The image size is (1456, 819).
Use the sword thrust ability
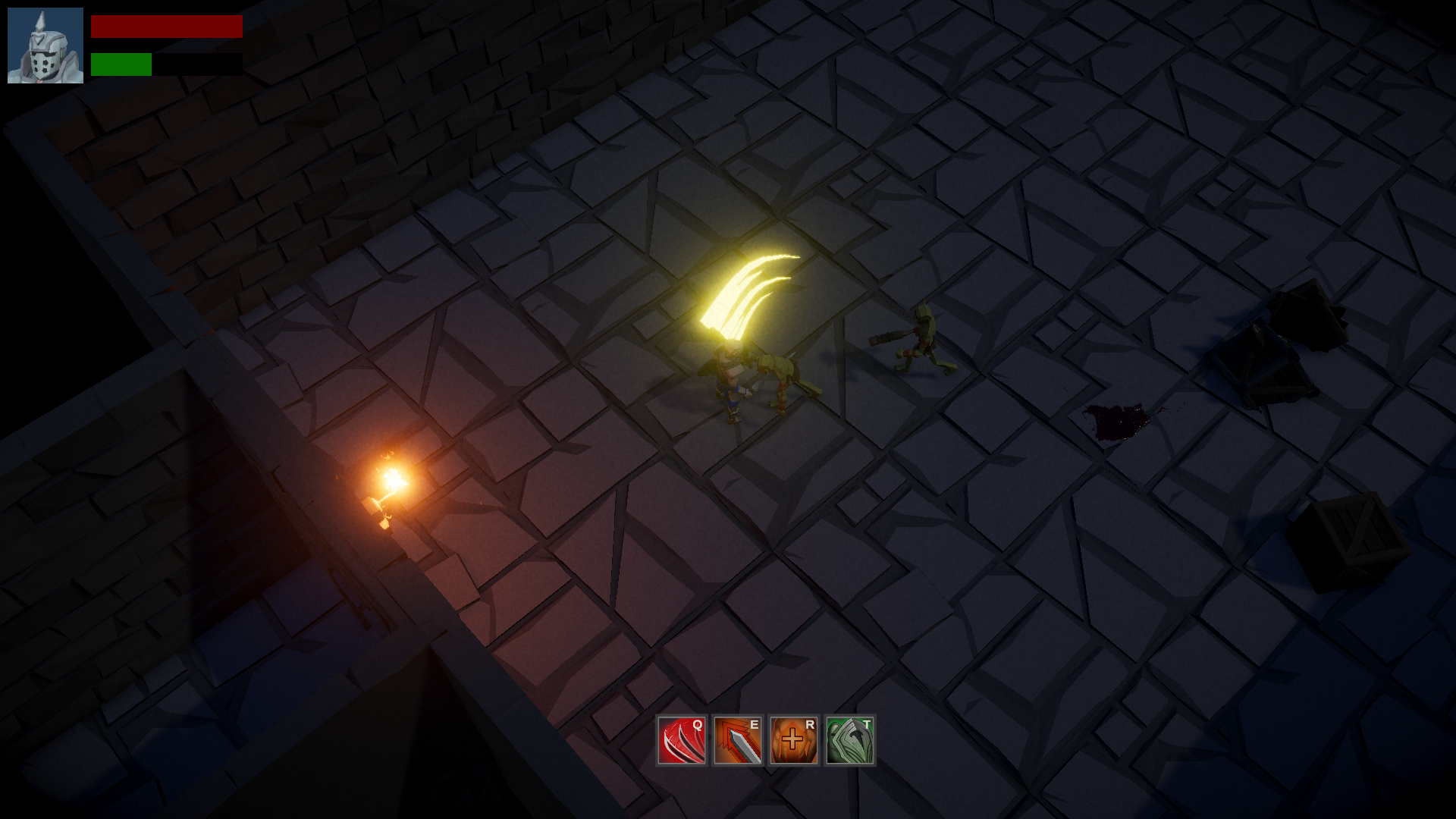738,740
